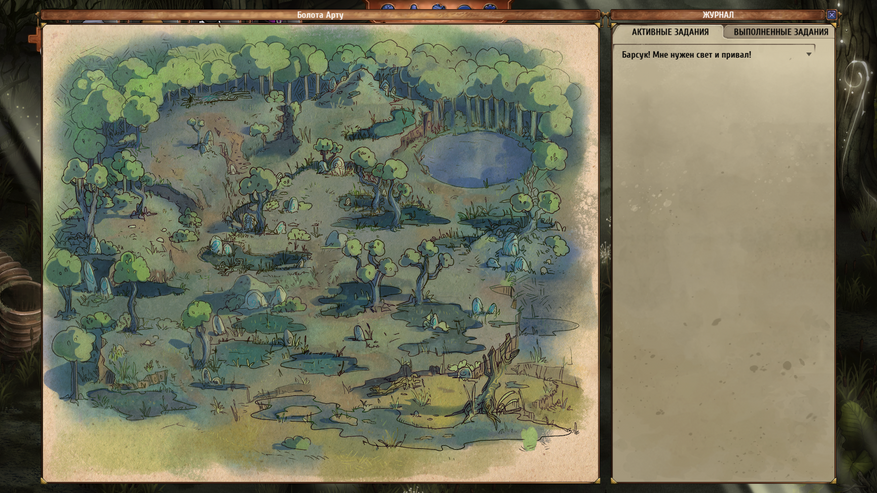Select the quest 'Барсук! Мне нужен свет и привал!'

point(686,55)
